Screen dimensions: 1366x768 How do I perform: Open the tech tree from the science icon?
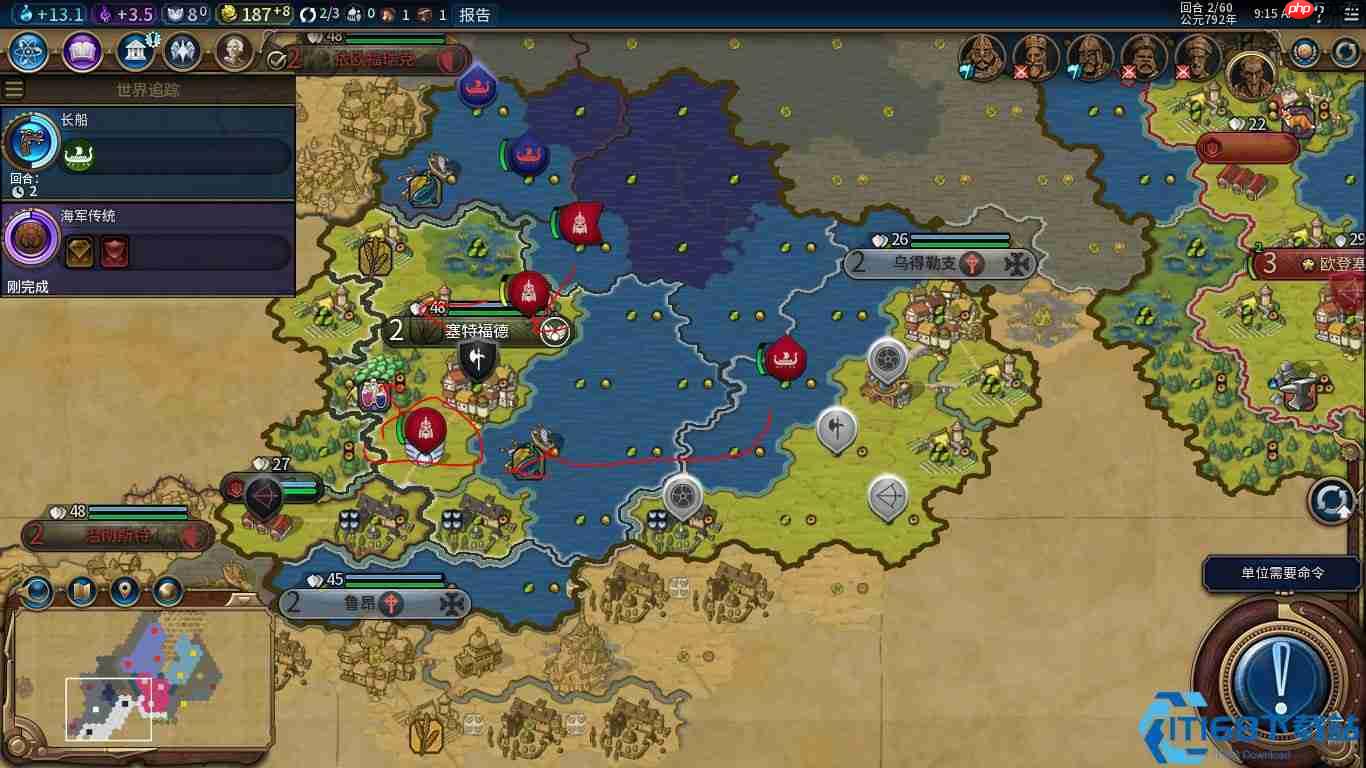click(x=27, y=53)
